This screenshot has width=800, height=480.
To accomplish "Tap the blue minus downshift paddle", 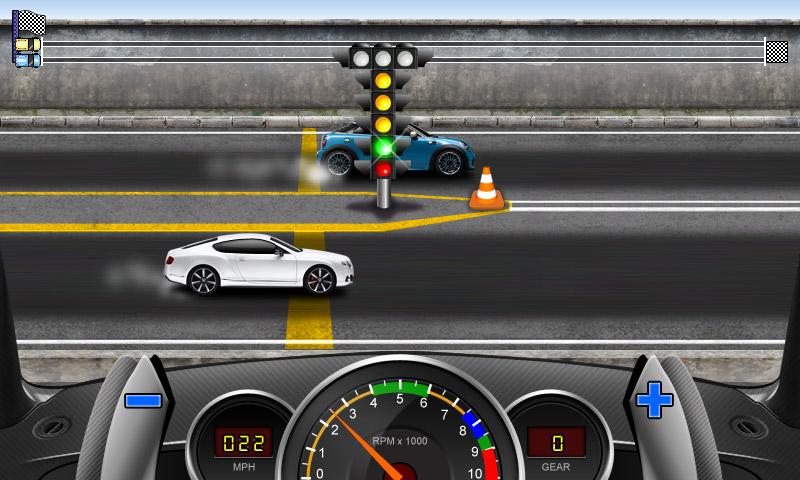I will [142, 401].
